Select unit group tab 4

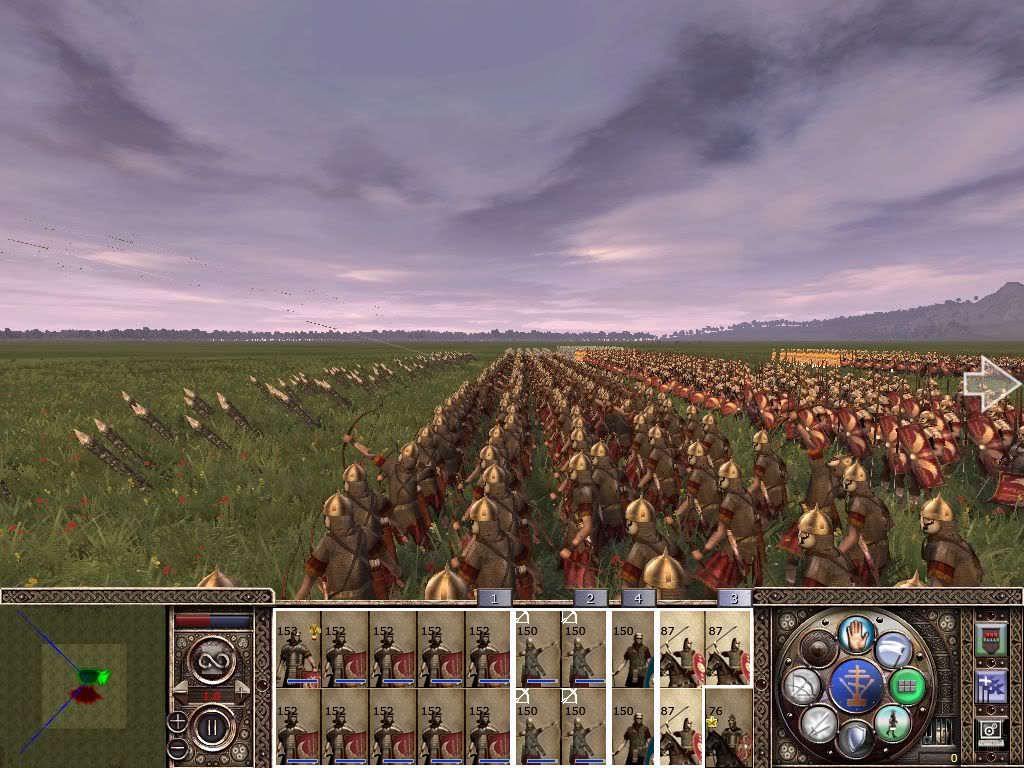638,598
